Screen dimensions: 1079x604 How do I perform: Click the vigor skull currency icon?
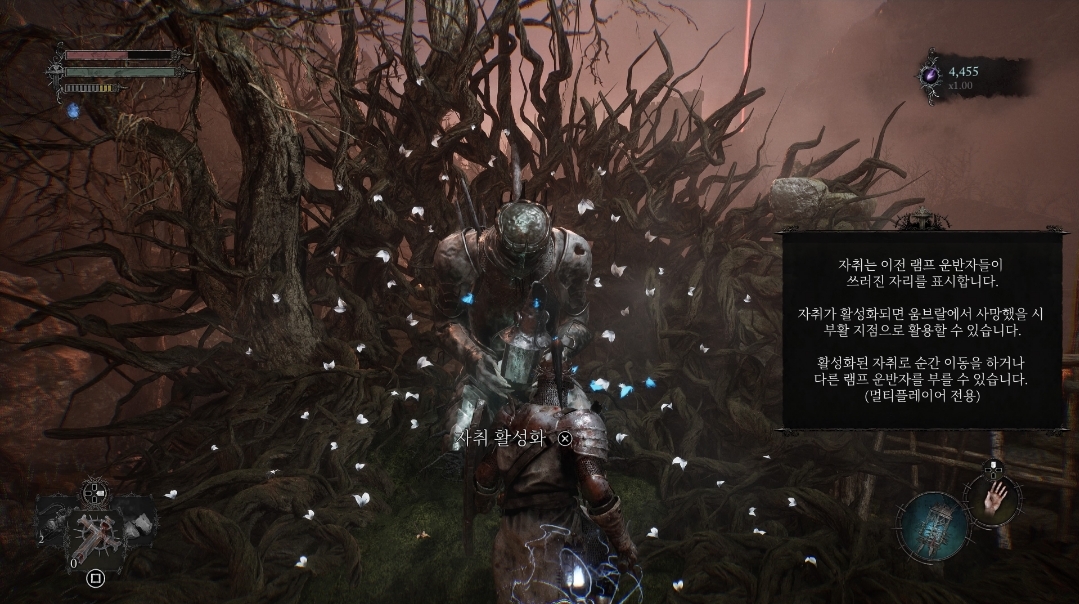[x=931, y=74]
